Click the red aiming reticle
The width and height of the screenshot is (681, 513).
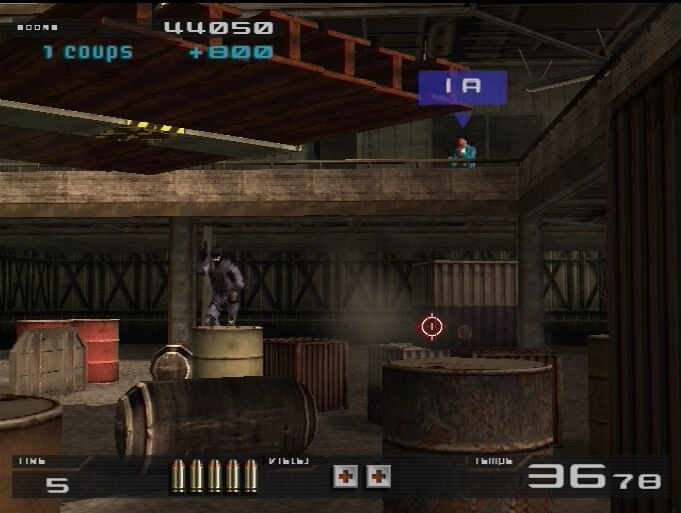[x=432, y=326]
